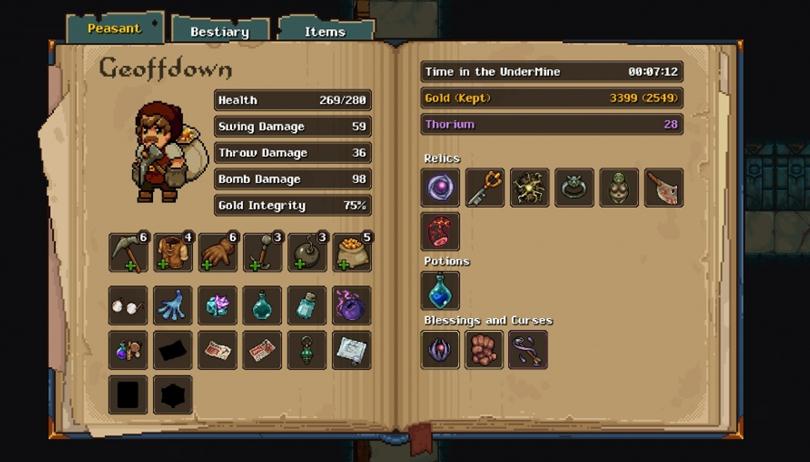The height and width of the screenshot is (462, 810).
Task: Select the blue potion under Potions
Action: click(x=440, y=291)
